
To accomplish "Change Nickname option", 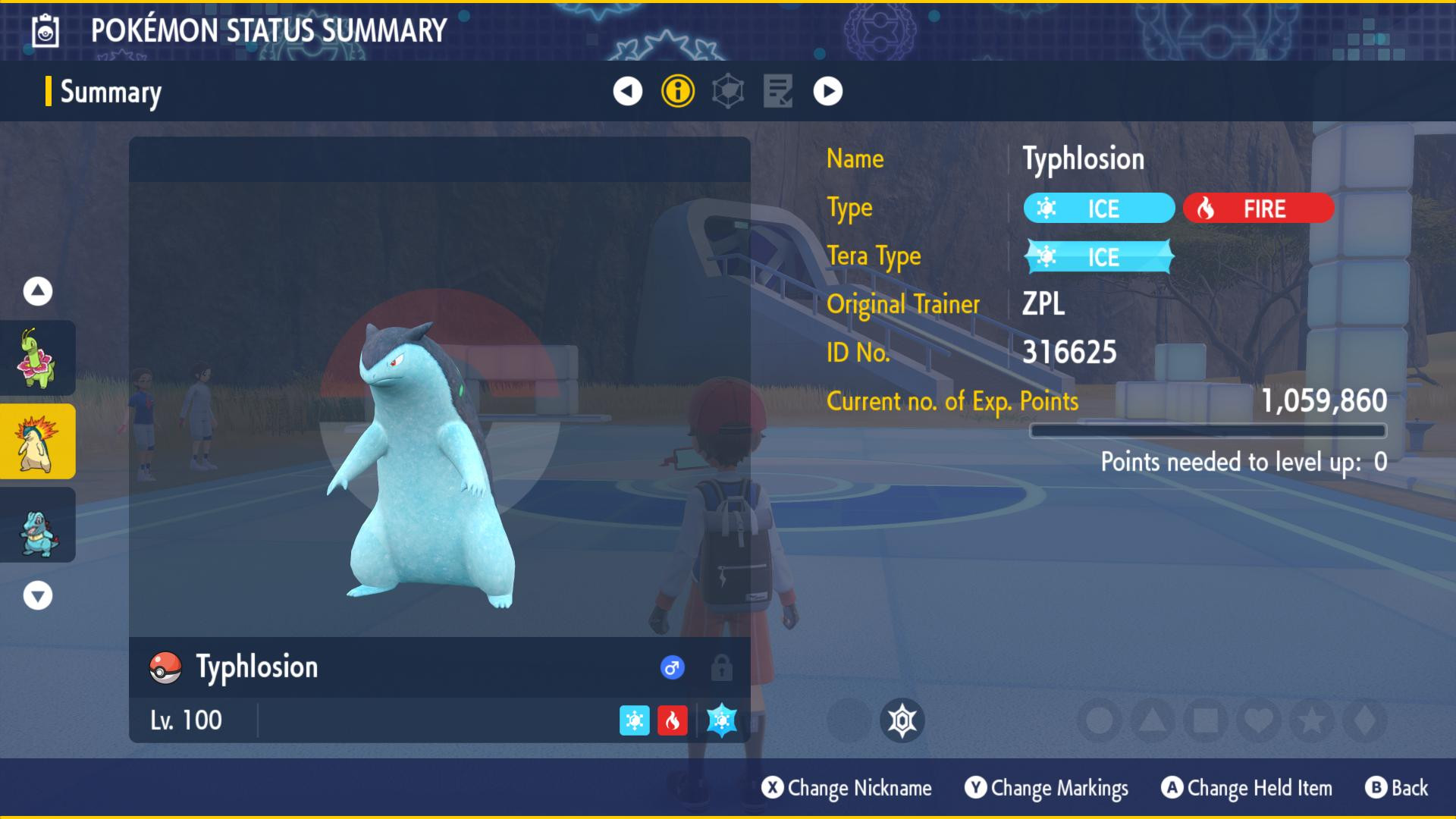I will point(847,788).
